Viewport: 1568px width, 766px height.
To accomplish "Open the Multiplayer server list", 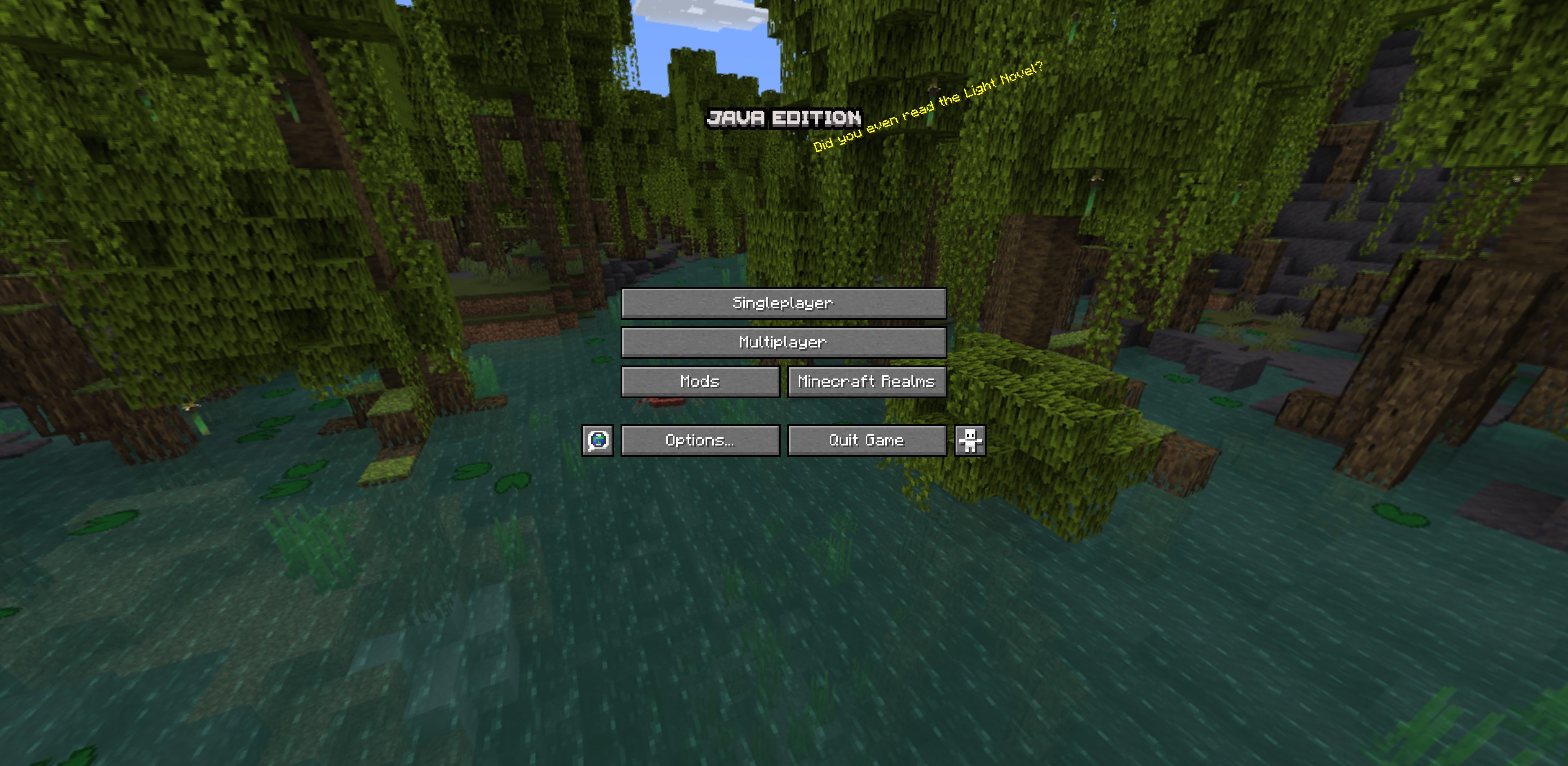I will pos(783,342).
